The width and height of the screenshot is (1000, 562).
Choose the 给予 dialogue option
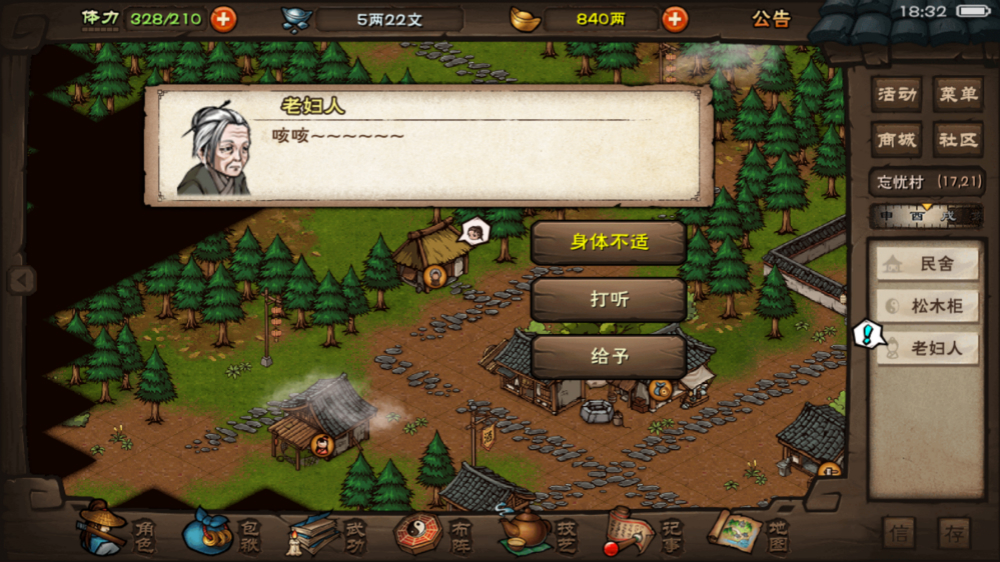point(608,356)
